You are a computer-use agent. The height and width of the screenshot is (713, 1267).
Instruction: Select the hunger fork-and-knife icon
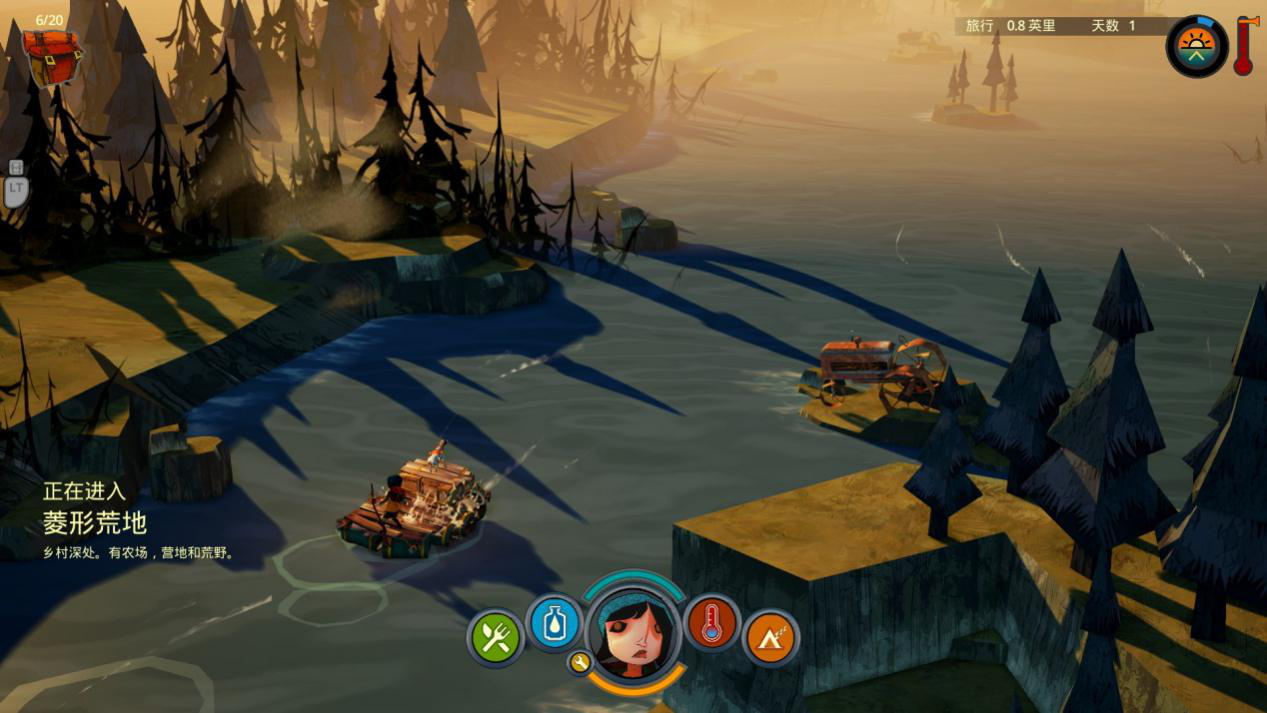tap(495, 637)
